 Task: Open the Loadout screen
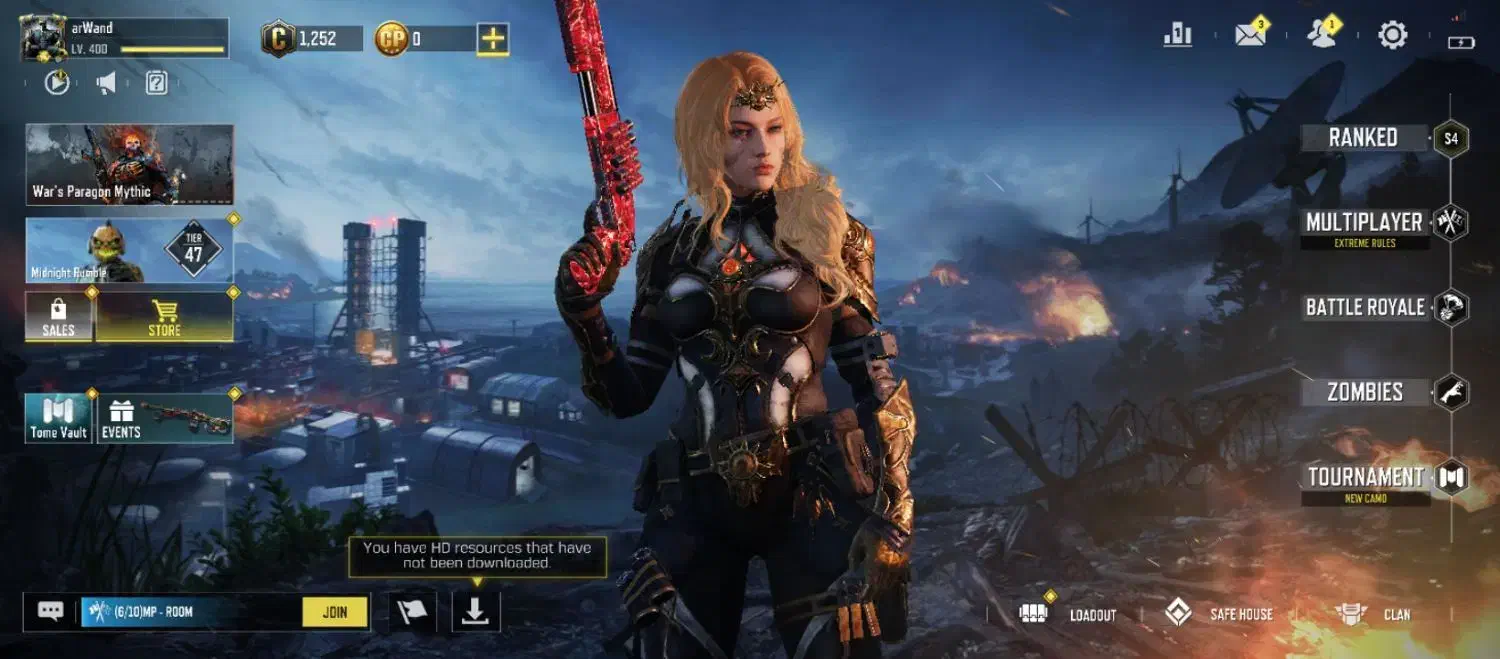tap(1068, 614)
